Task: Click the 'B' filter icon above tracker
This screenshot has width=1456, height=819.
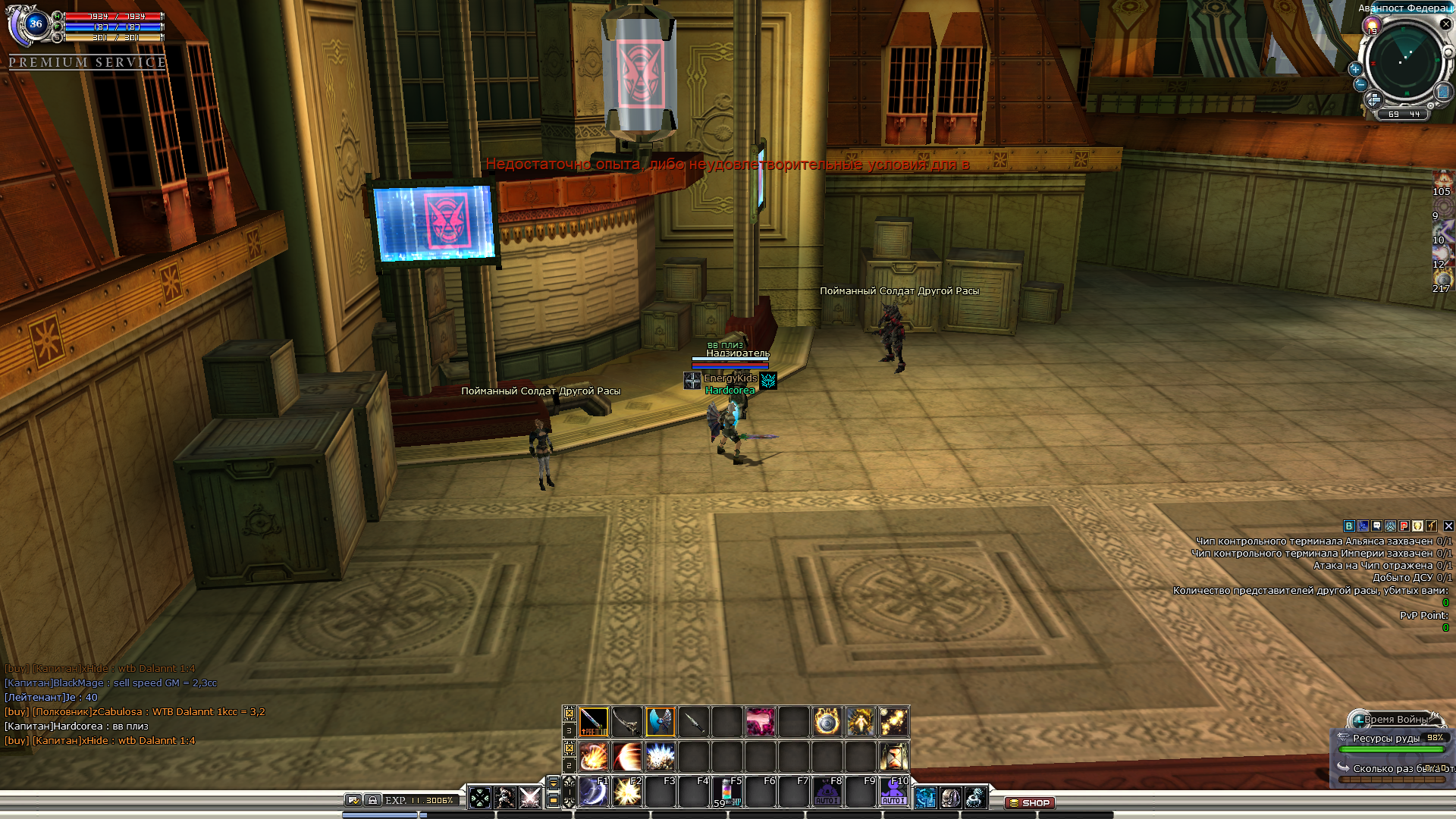Action: pos(1349,526)
